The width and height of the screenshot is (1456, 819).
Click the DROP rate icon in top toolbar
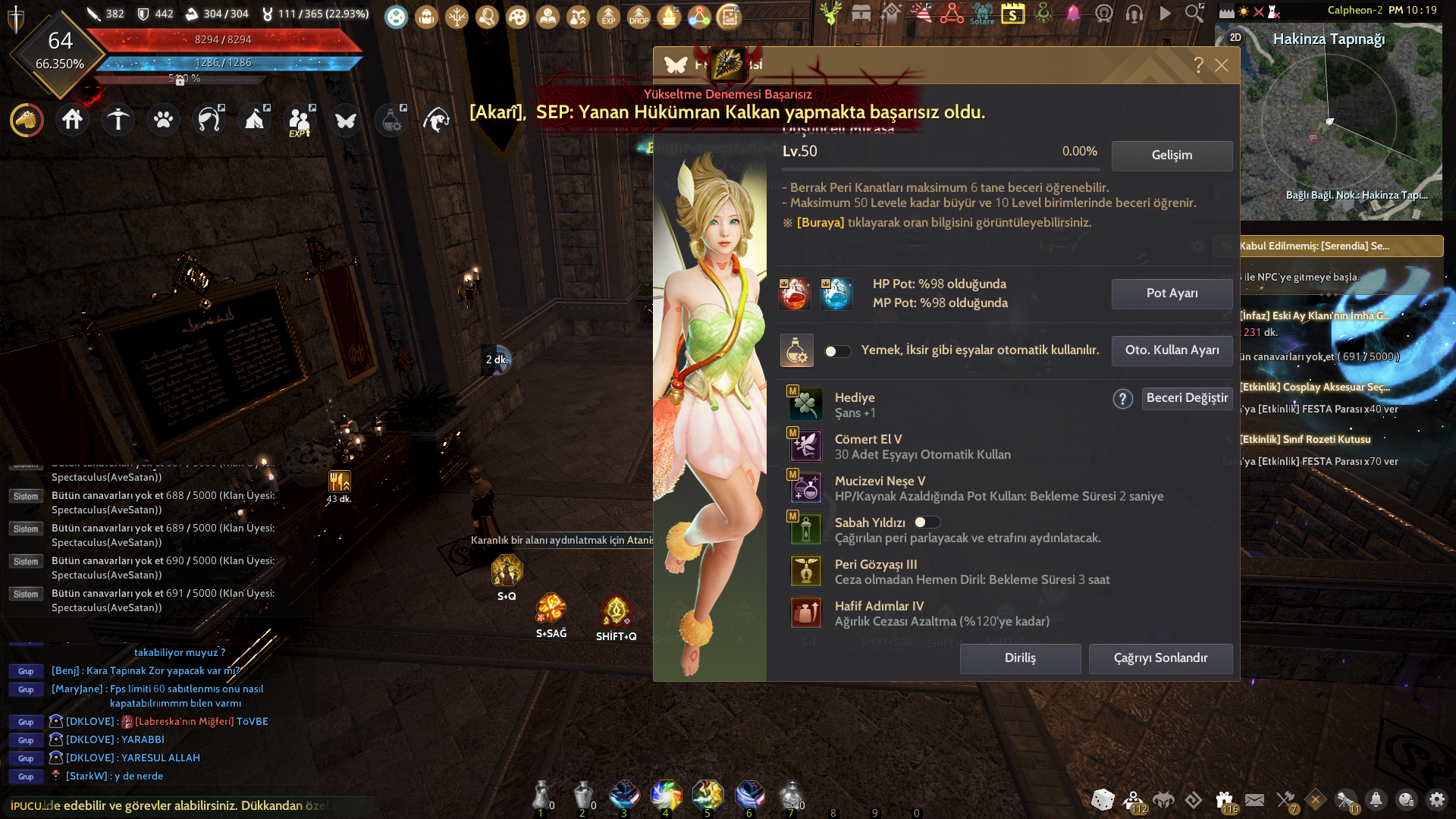tap(638, 17)
